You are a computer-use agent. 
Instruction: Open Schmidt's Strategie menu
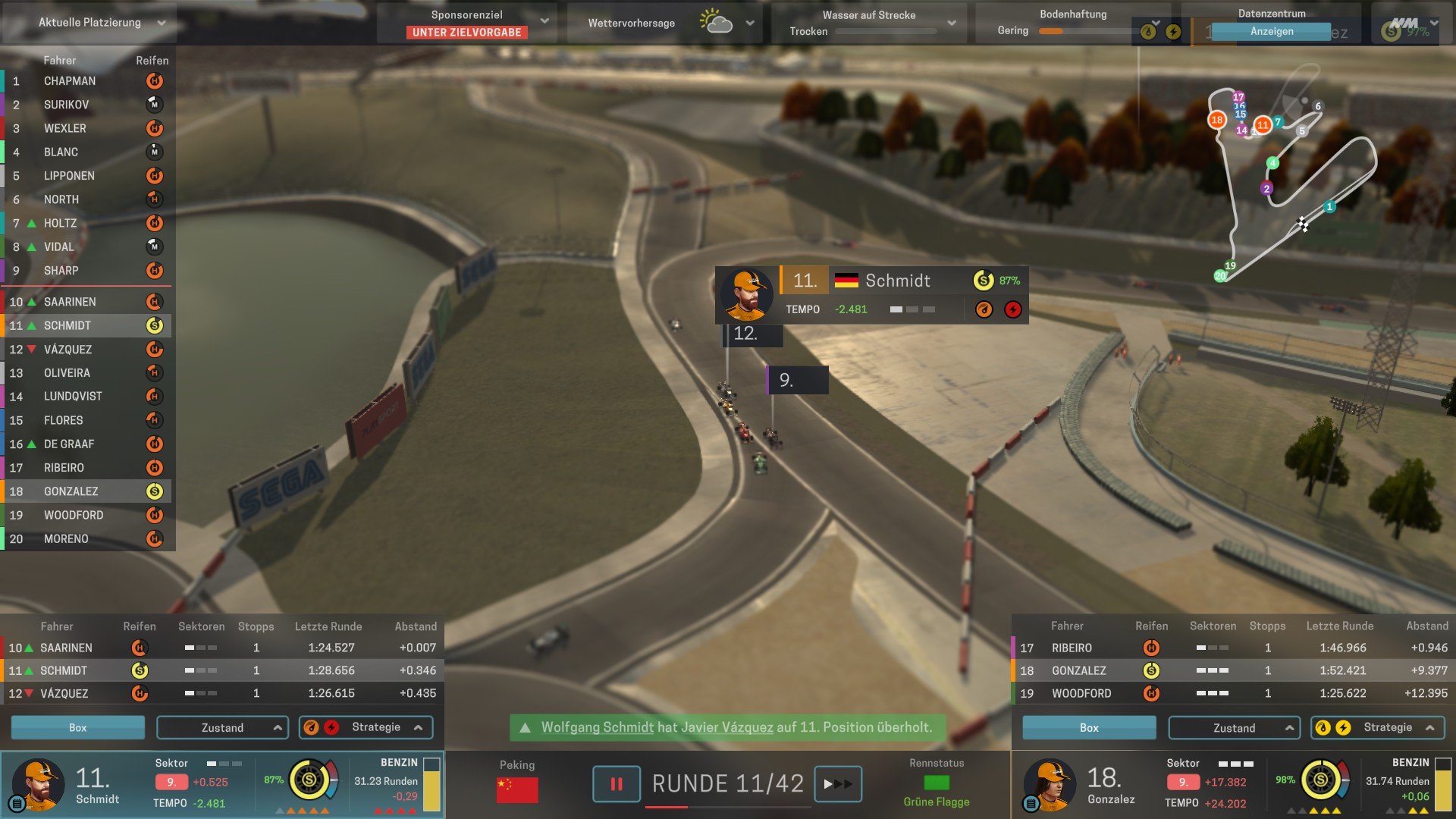(366, 727)
